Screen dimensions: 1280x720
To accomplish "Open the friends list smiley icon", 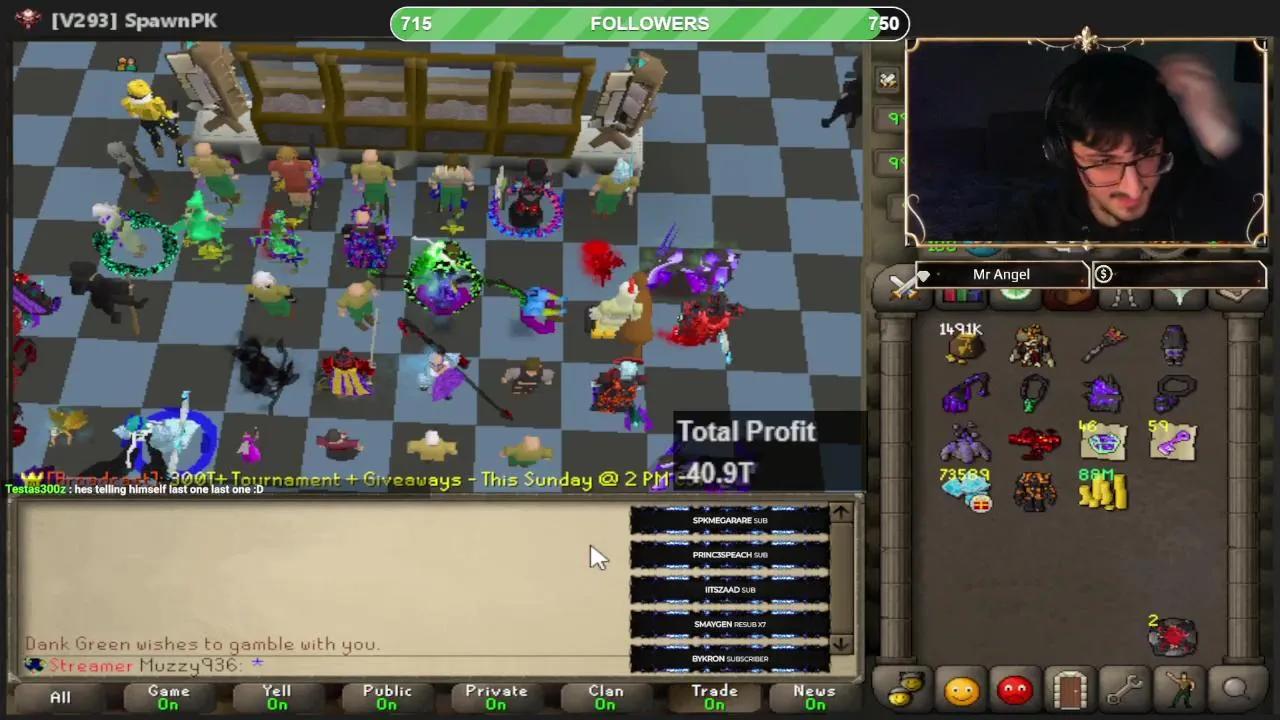I will tap(960, 688).
